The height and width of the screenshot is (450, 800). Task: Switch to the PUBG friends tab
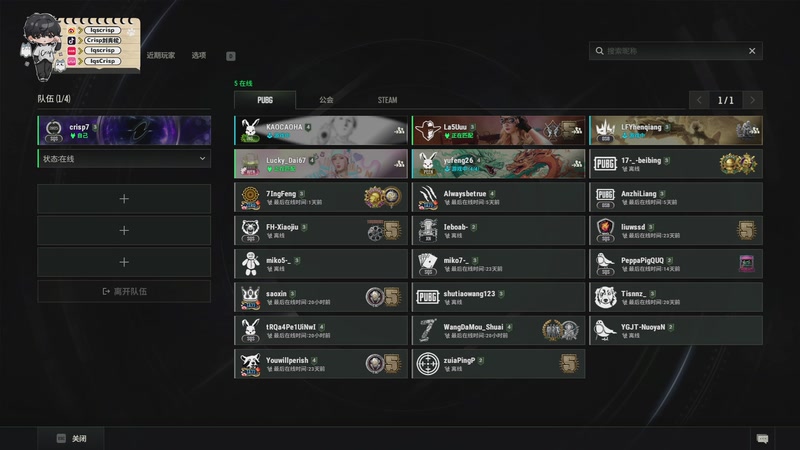coord(265,100)
